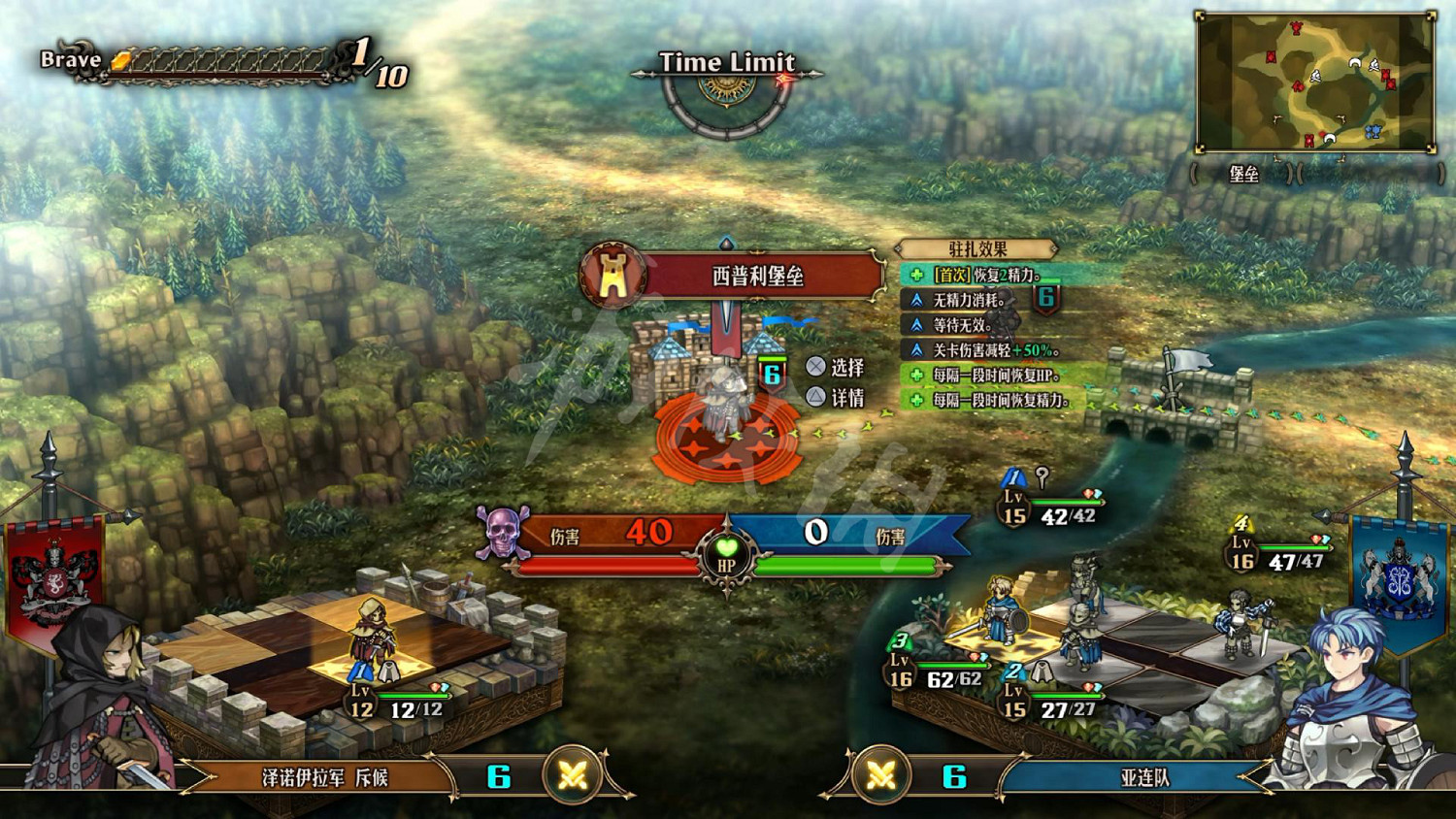The height and width of the screenshot is (819, 1456).
Task: Pick the enemy scout unit on the left board
Action: [x=372, y=631]
